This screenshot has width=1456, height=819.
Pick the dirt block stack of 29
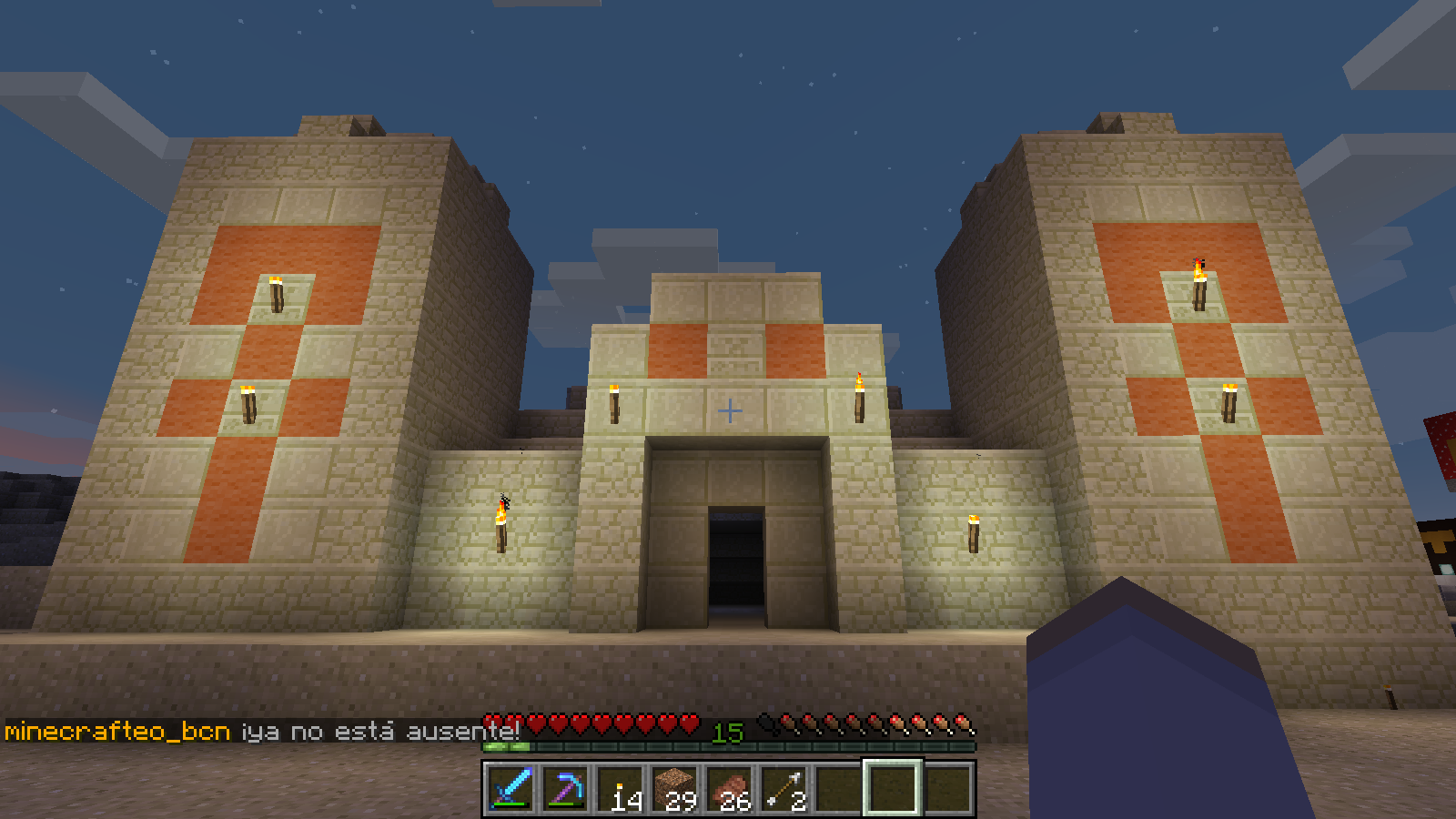point(675,788)
